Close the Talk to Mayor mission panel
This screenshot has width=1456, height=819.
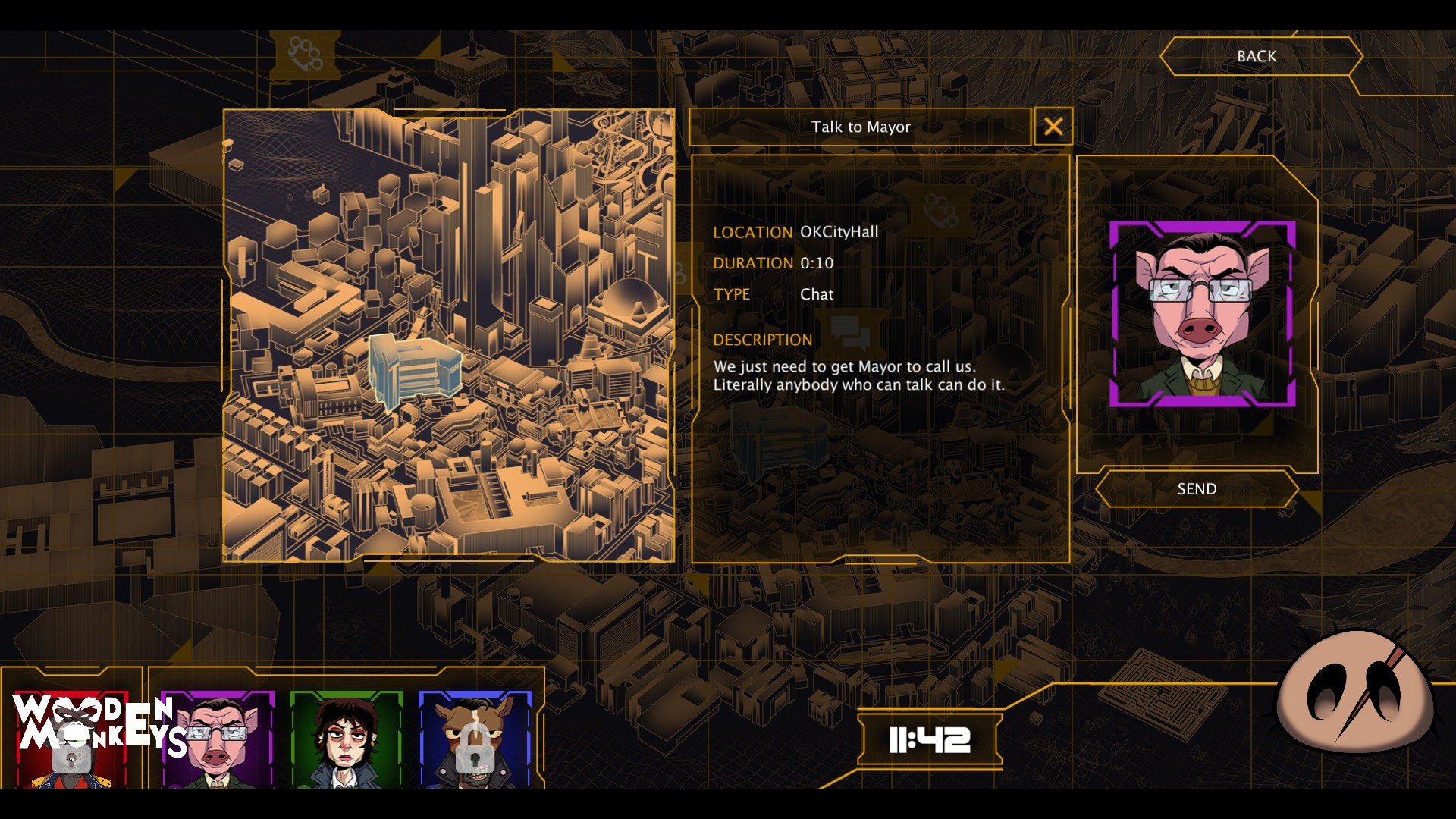tap(1053, 127)
